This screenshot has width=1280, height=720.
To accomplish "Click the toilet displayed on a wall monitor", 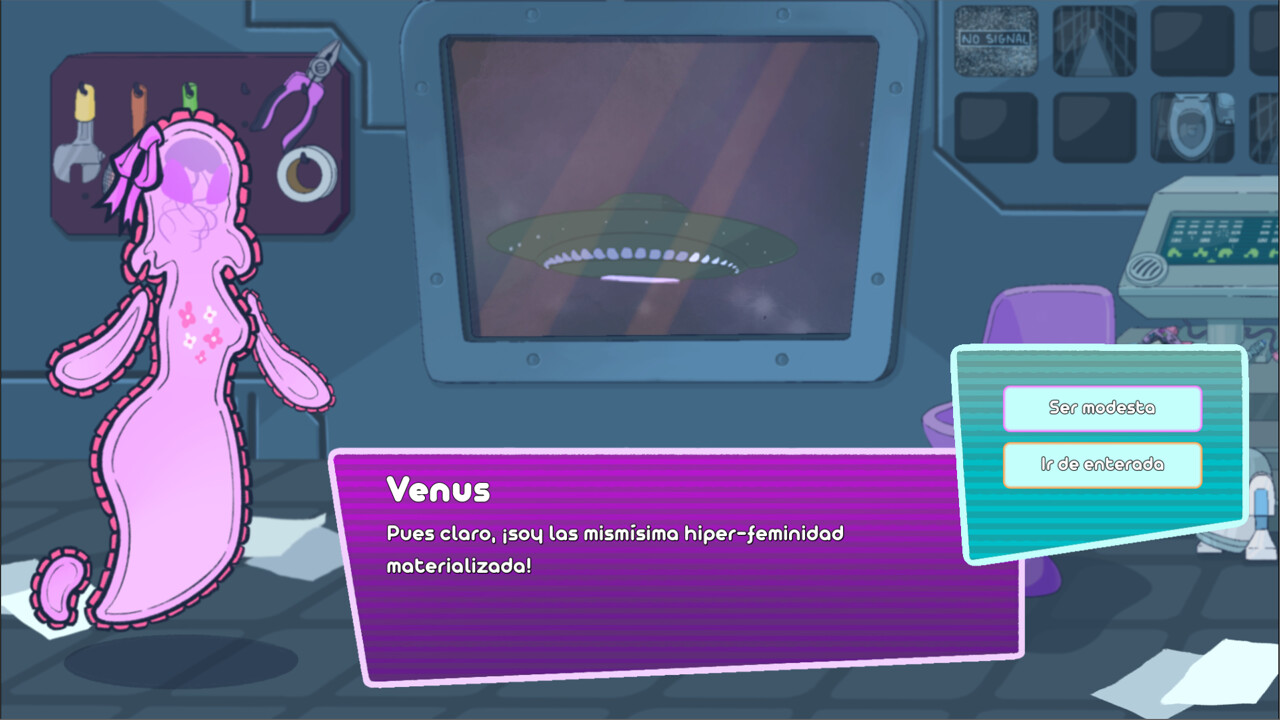I will tap(1192, 128).
